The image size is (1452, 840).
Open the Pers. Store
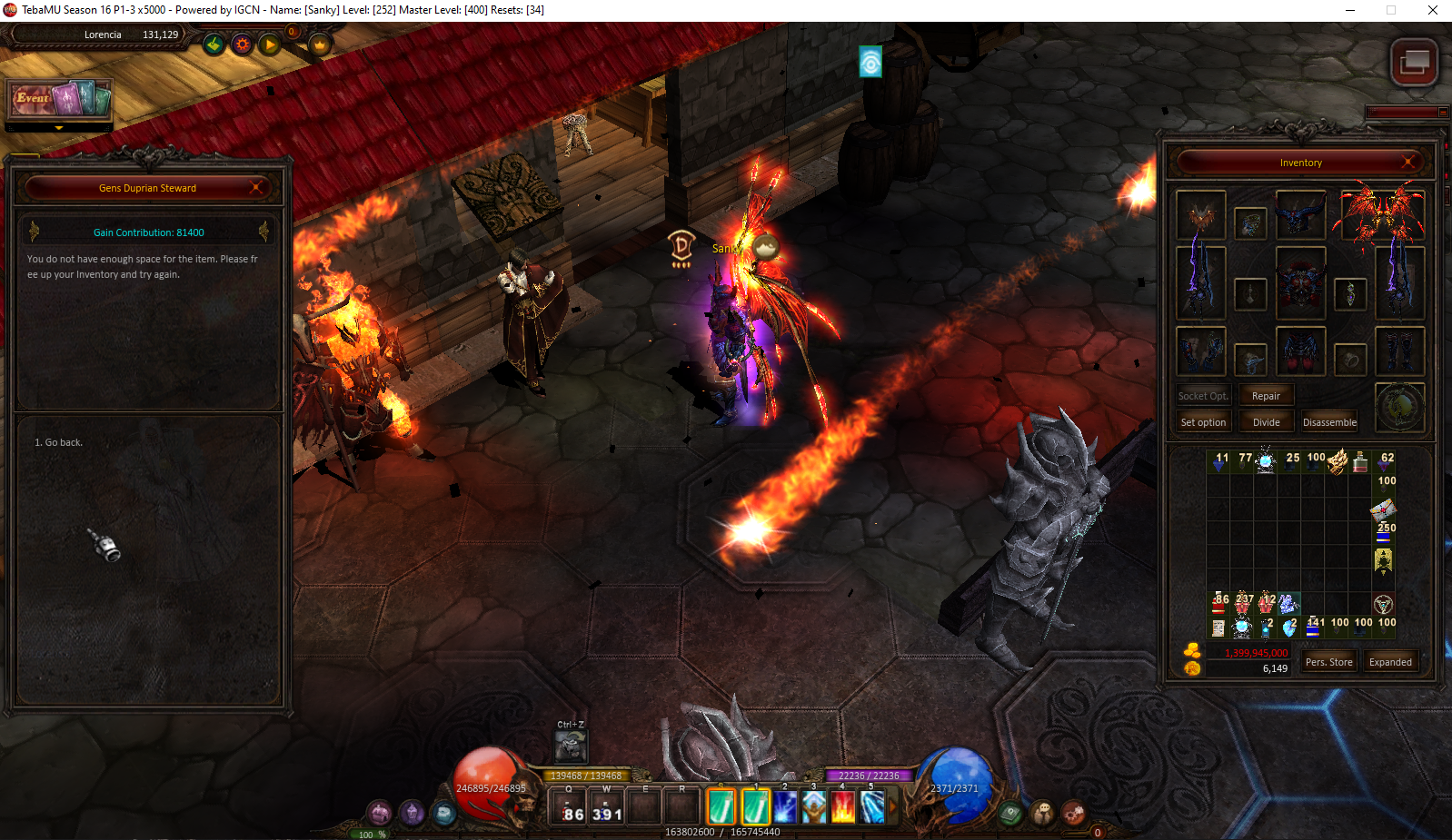[1328, 662]
